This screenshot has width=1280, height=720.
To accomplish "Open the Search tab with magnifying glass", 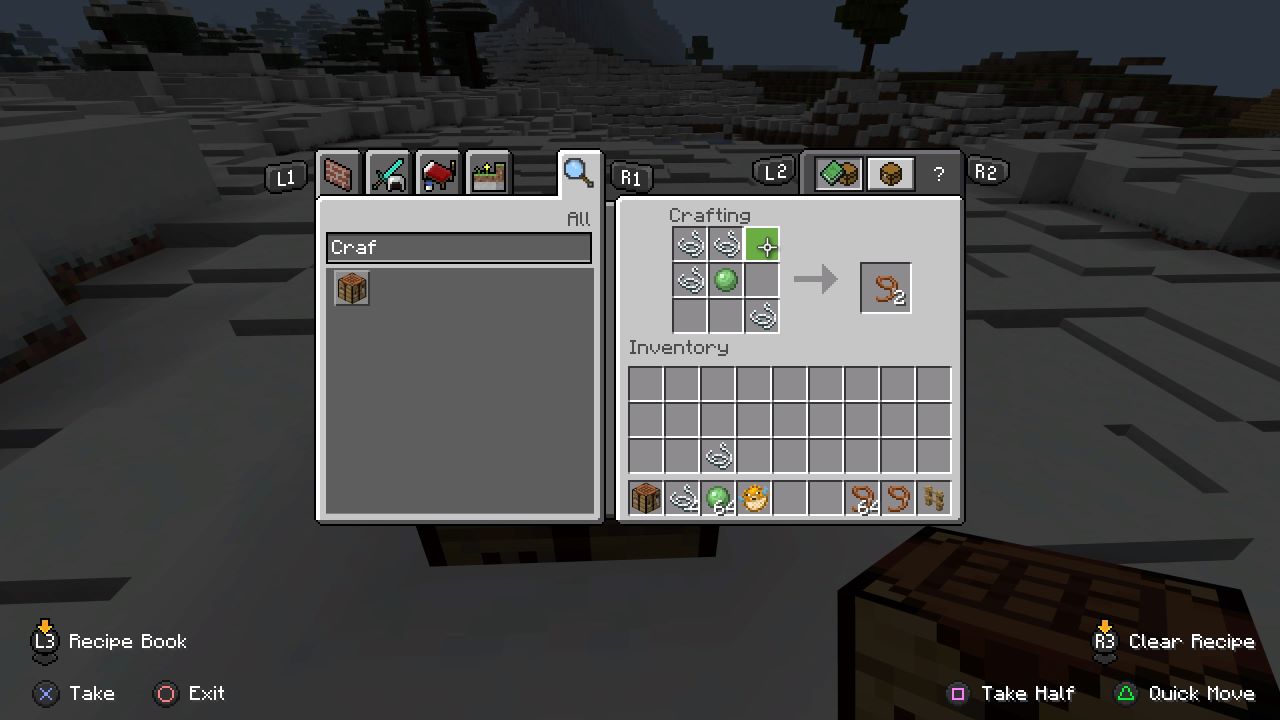I will (578, 173).
